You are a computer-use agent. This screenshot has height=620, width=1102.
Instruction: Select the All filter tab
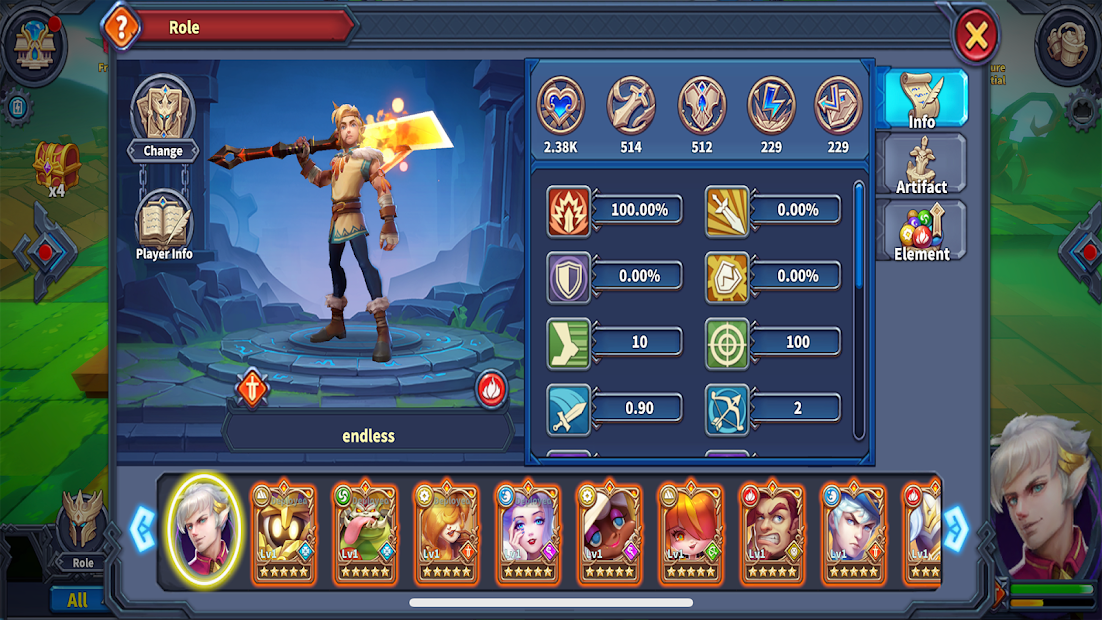77,600
